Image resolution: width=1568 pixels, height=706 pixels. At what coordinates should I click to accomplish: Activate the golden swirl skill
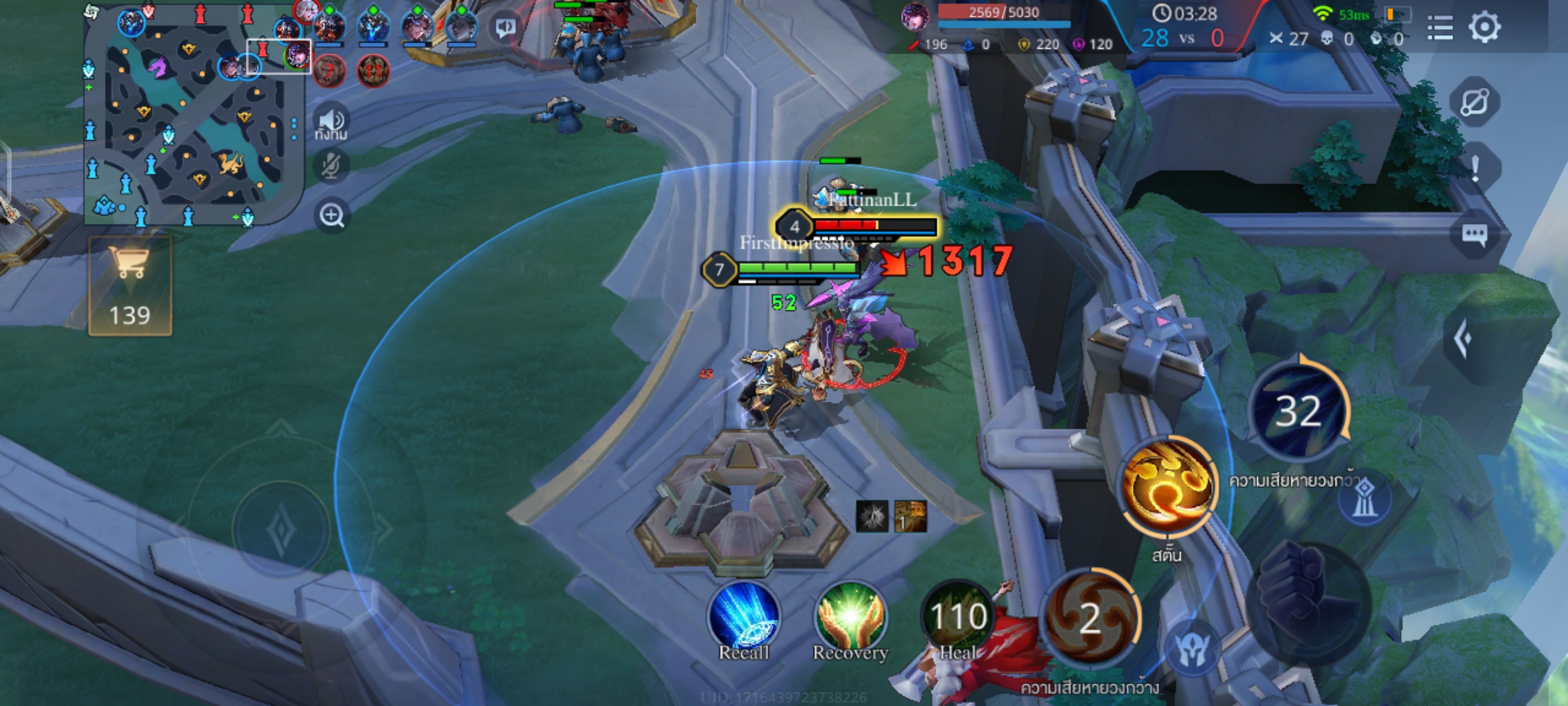coord(1168,486)
